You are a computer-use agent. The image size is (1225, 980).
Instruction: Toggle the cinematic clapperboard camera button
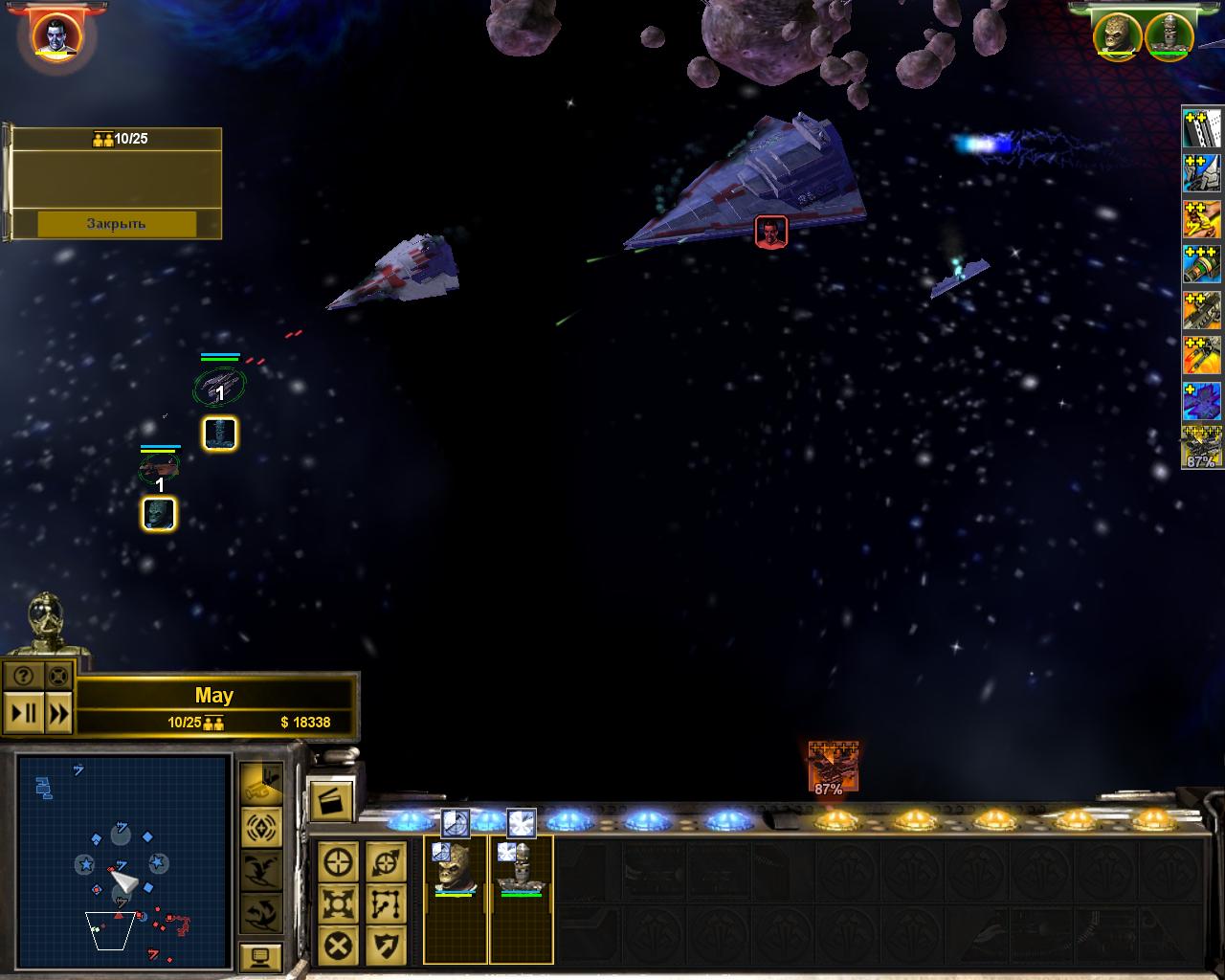tap(331, 800)
